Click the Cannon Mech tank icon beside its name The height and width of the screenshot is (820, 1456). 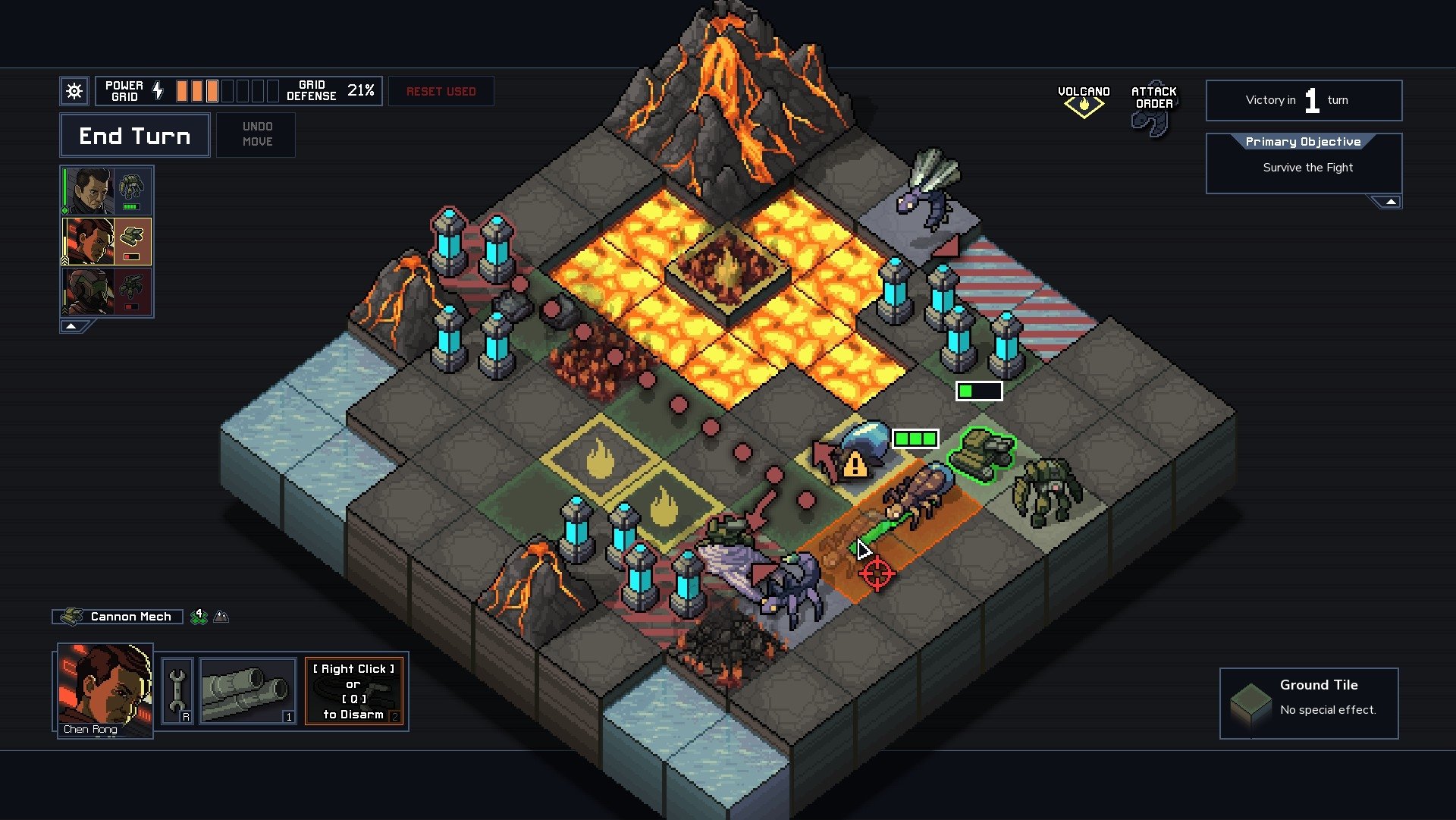click(x=72, y=616)
